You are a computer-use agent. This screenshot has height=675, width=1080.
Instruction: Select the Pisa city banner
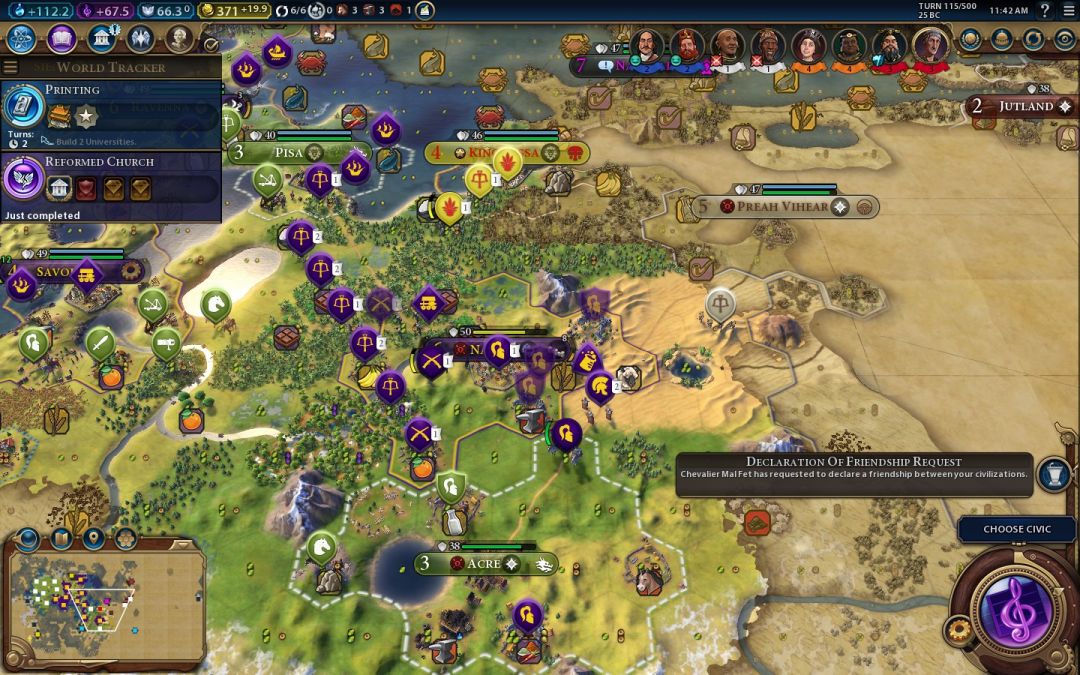click(x=290, y=152)
